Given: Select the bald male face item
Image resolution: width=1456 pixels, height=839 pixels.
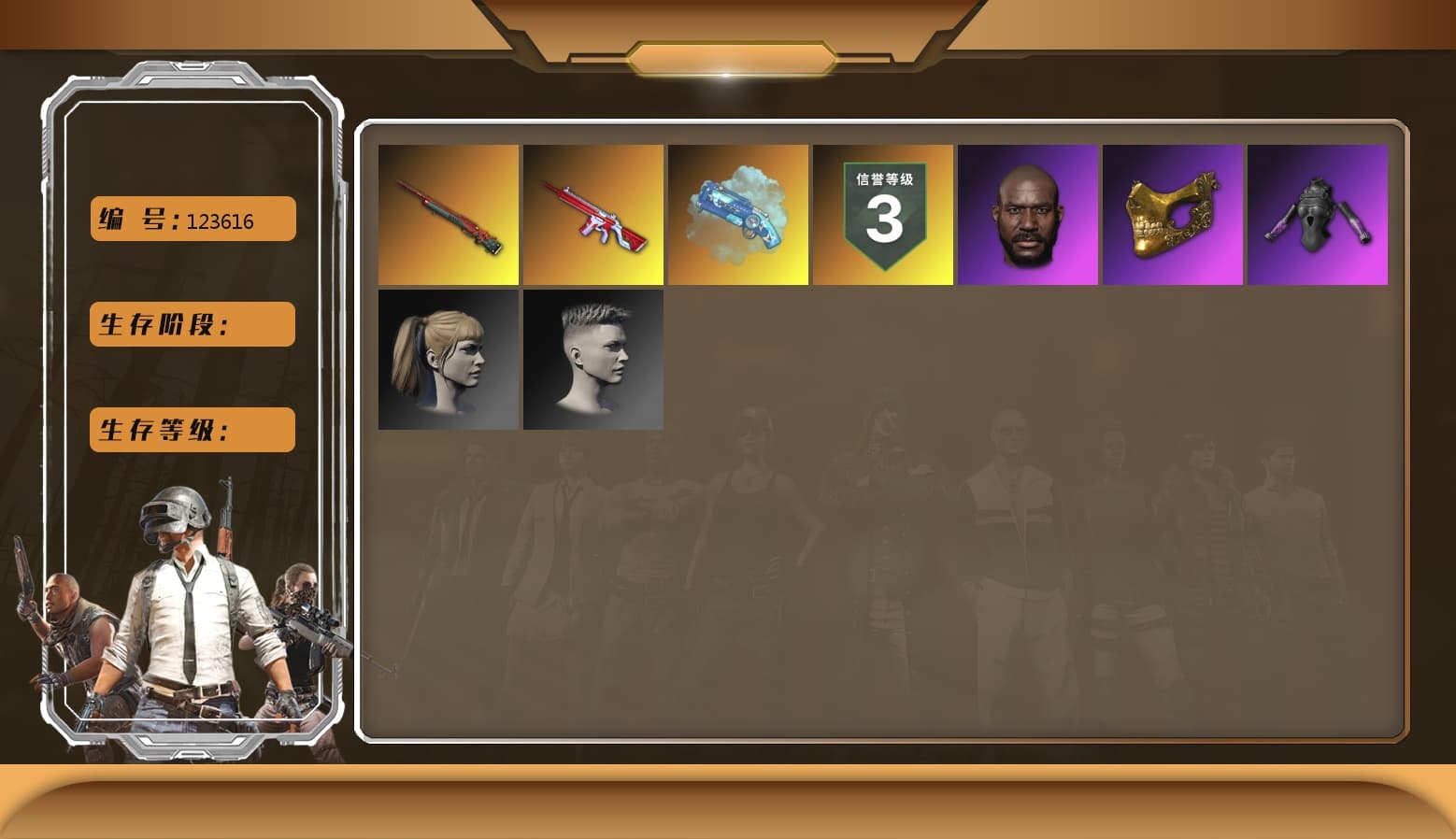Looking at the screenshot, I should (1028, 215).
